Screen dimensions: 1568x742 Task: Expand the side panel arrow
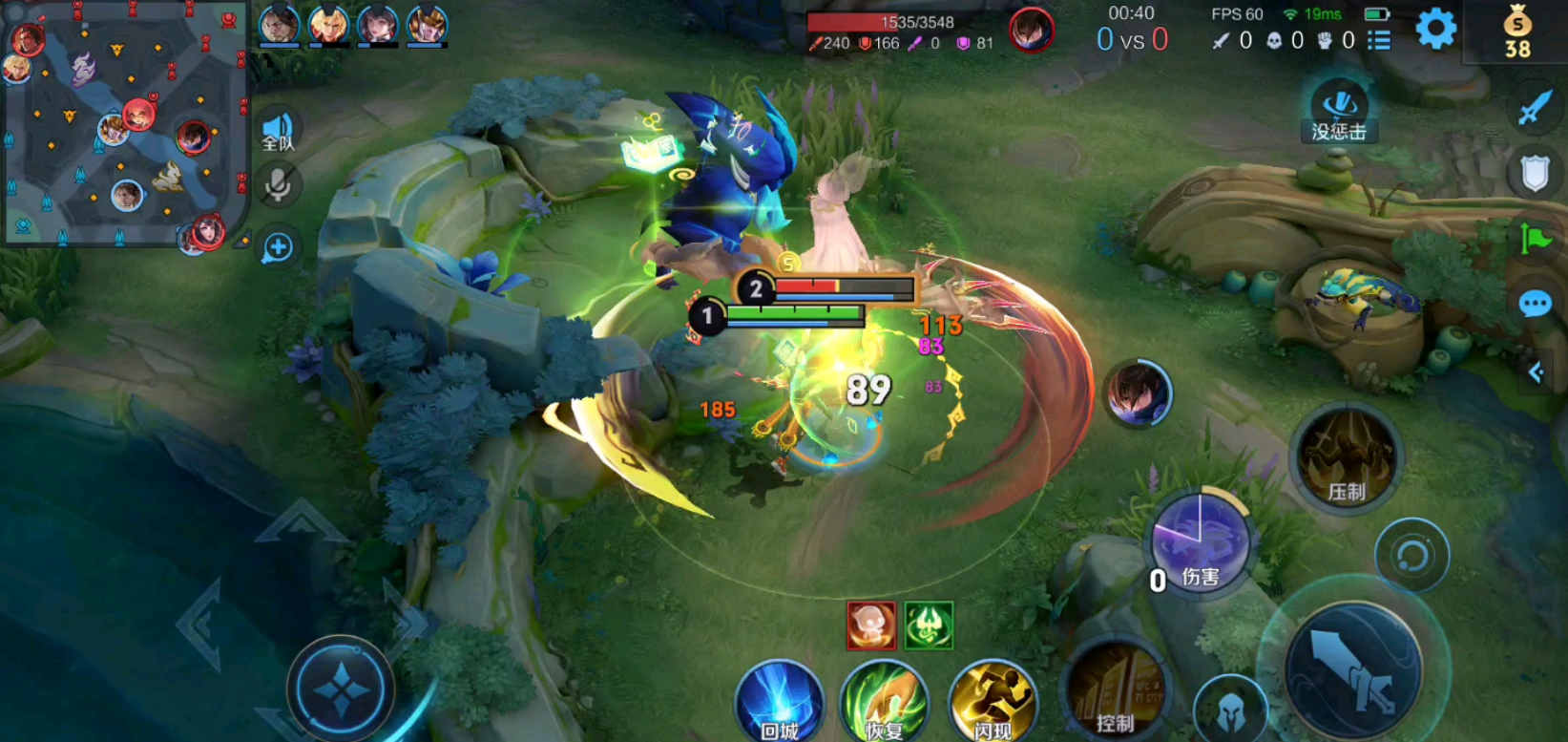(x=1536, y=372)
